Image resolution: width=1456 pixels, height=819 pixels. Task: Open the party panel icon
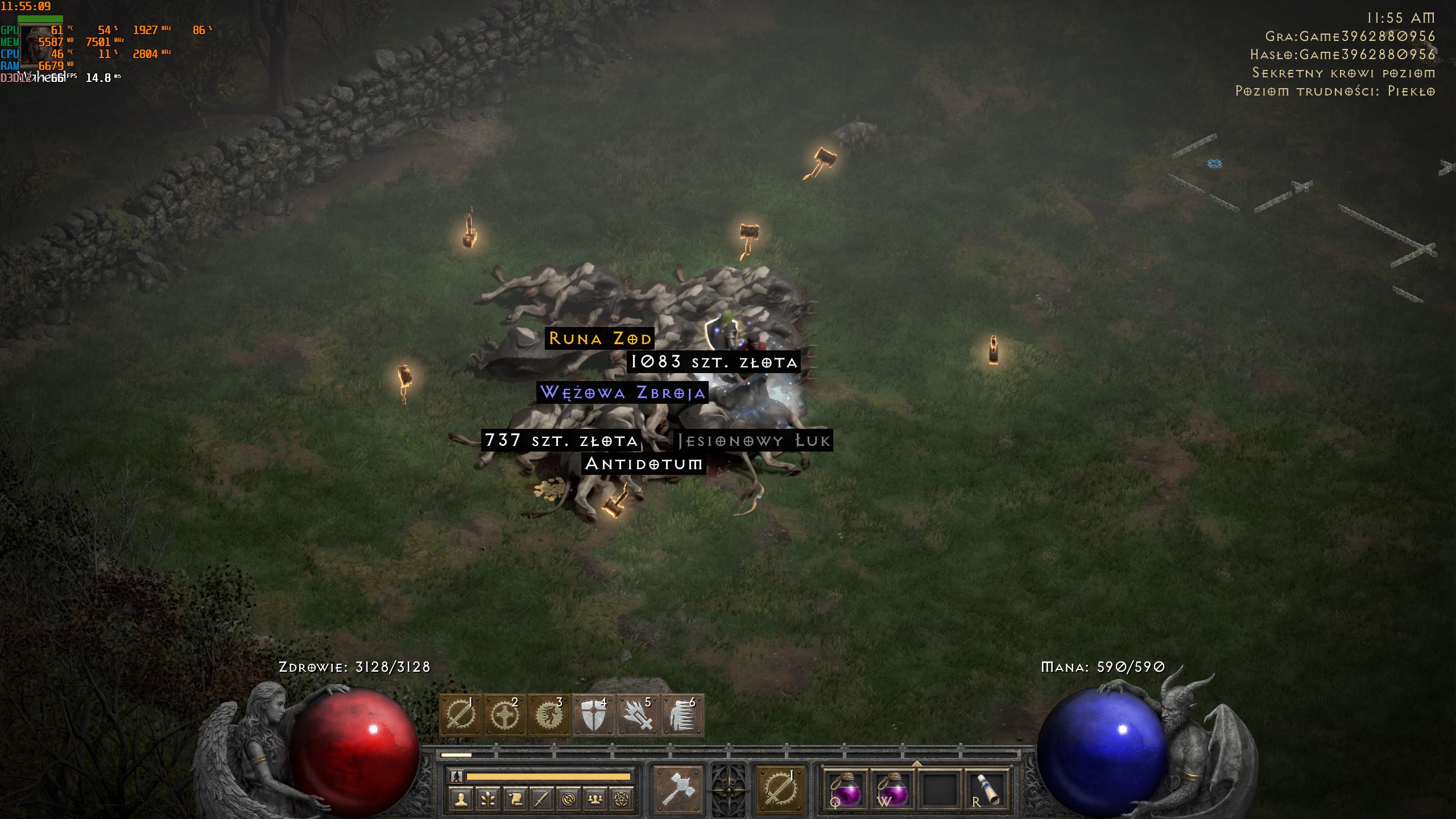[595, 800]
